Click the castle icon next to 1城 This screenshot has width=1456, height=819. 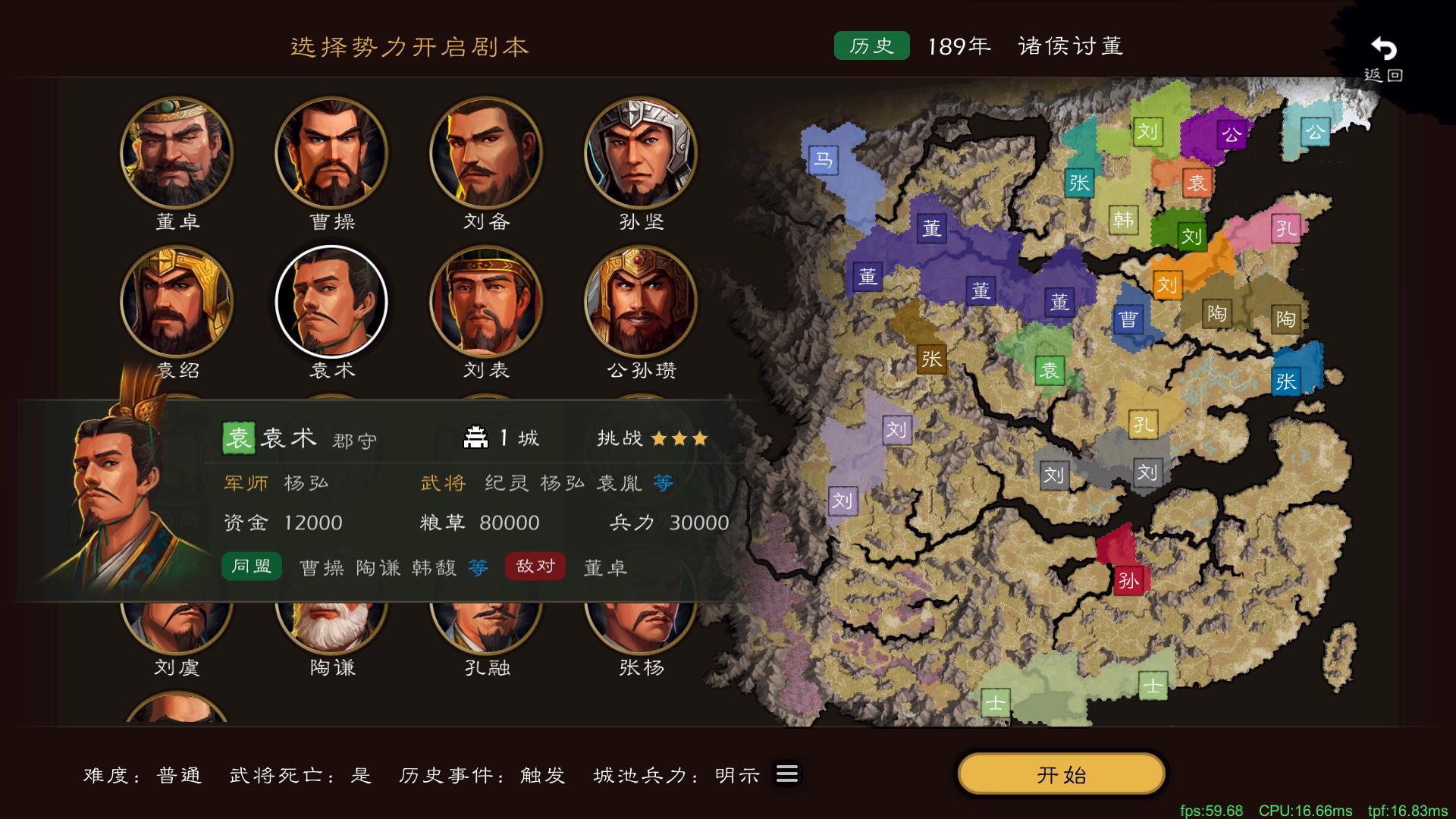pos(476,435)
